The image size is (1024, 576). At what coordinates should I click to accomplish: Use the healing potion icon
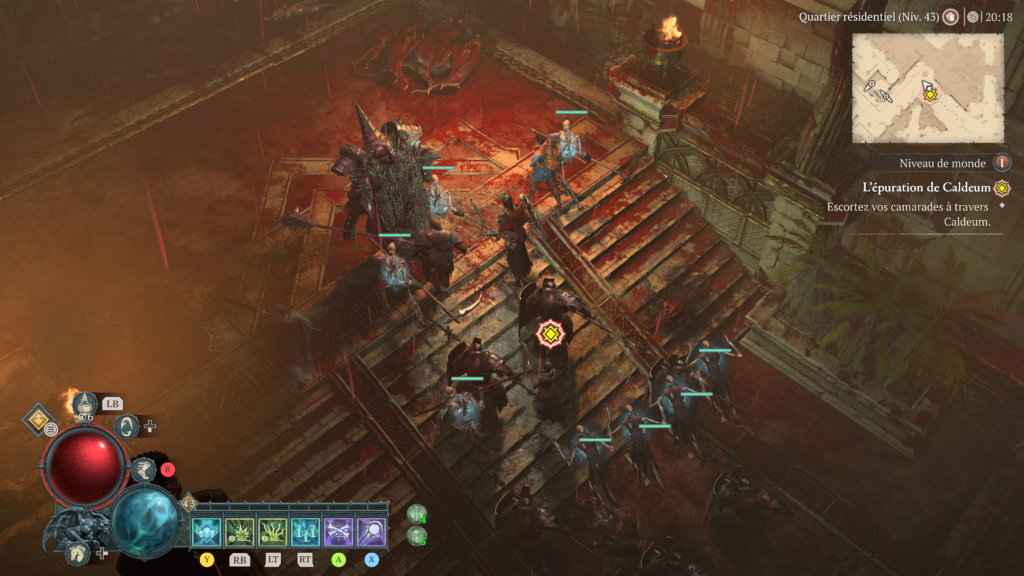tap(86, 406)
